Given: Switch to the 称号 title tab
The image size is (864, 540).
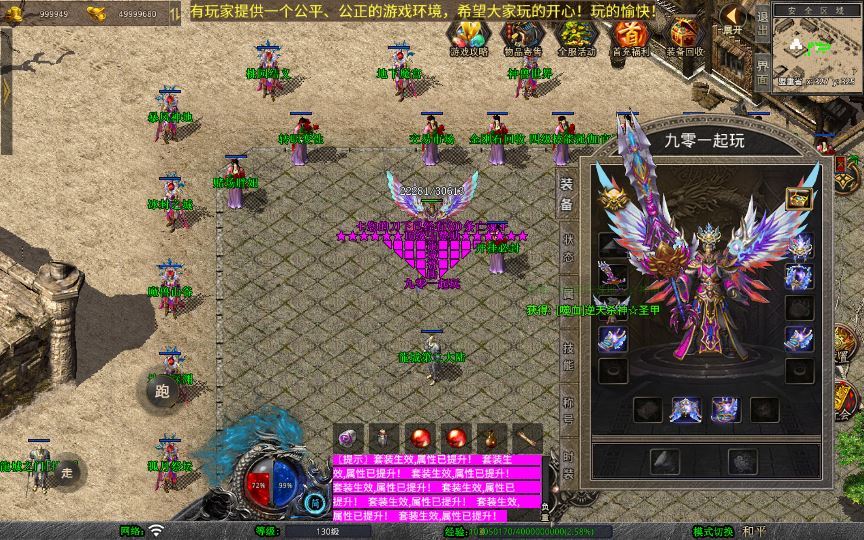Looking at the screenshot, I should 566,410.
